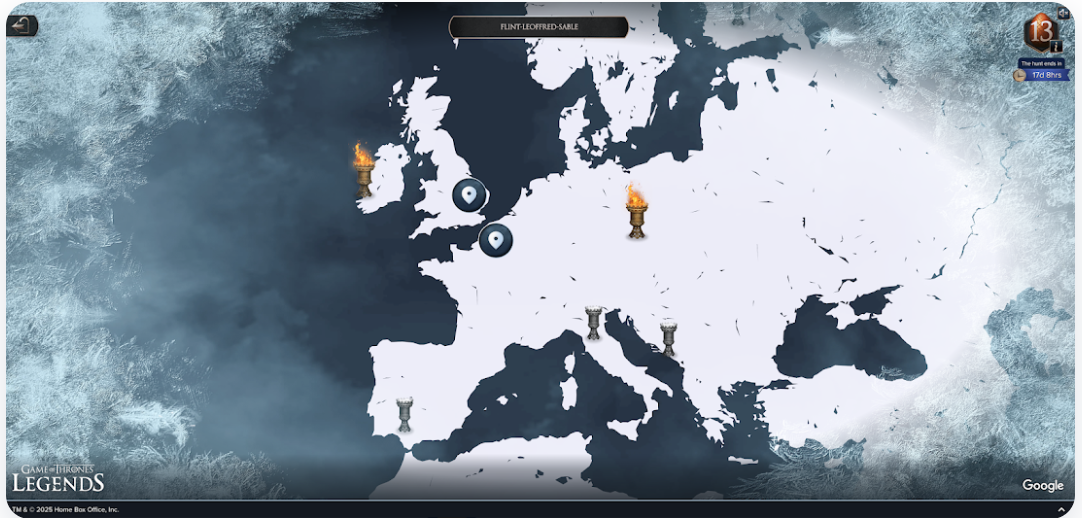This screenshot has height=518, width=1082.
Task: Click the Google logo
Action: [1042, 486]
